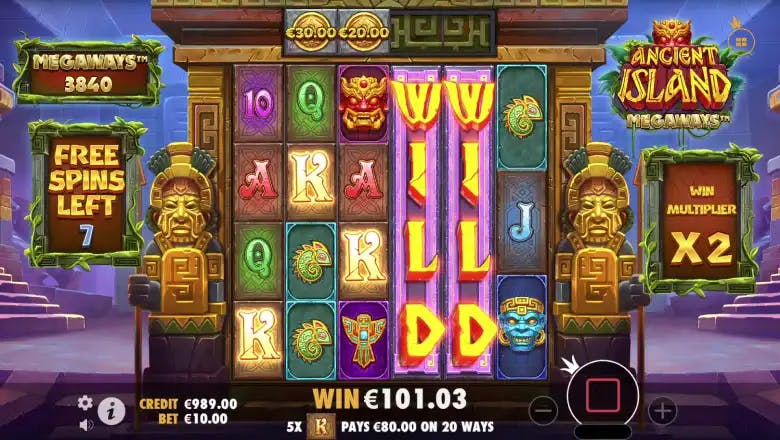Open the settings gear menu

(x=85, y=402)
